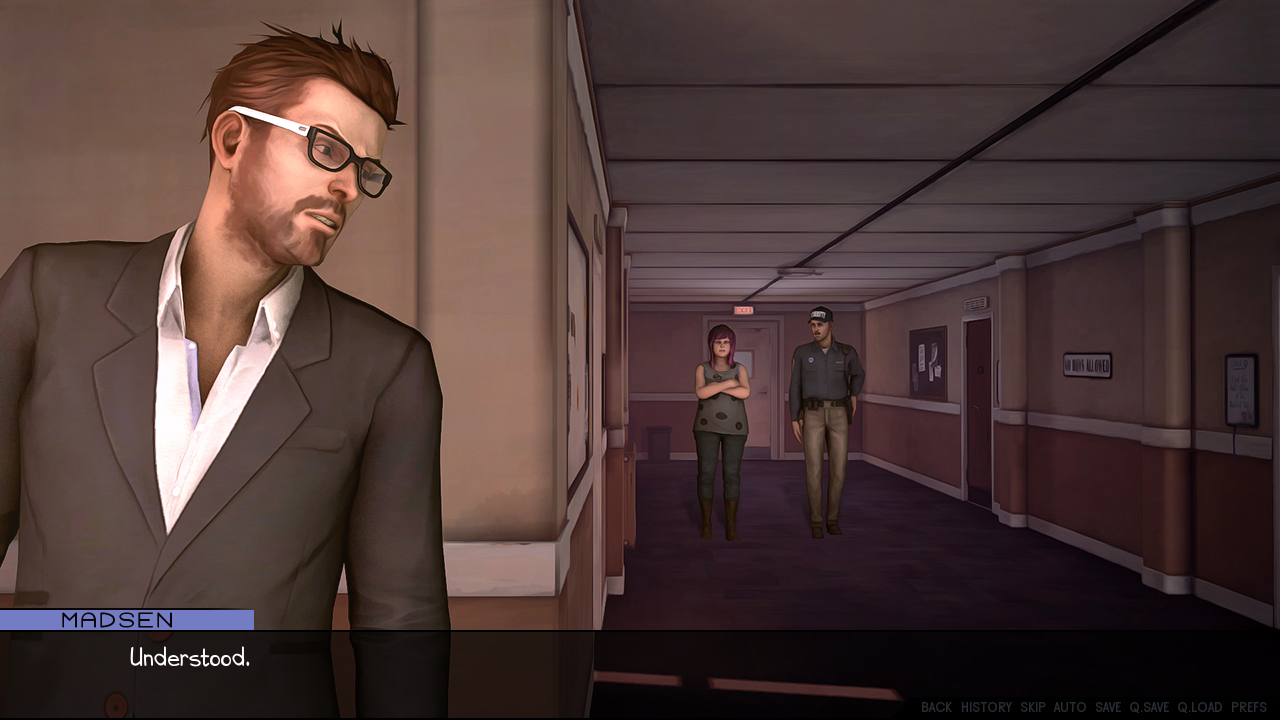Turn on Auto advance mode
Viewport: 1280px width, 720px height.
pos(1069,707)
